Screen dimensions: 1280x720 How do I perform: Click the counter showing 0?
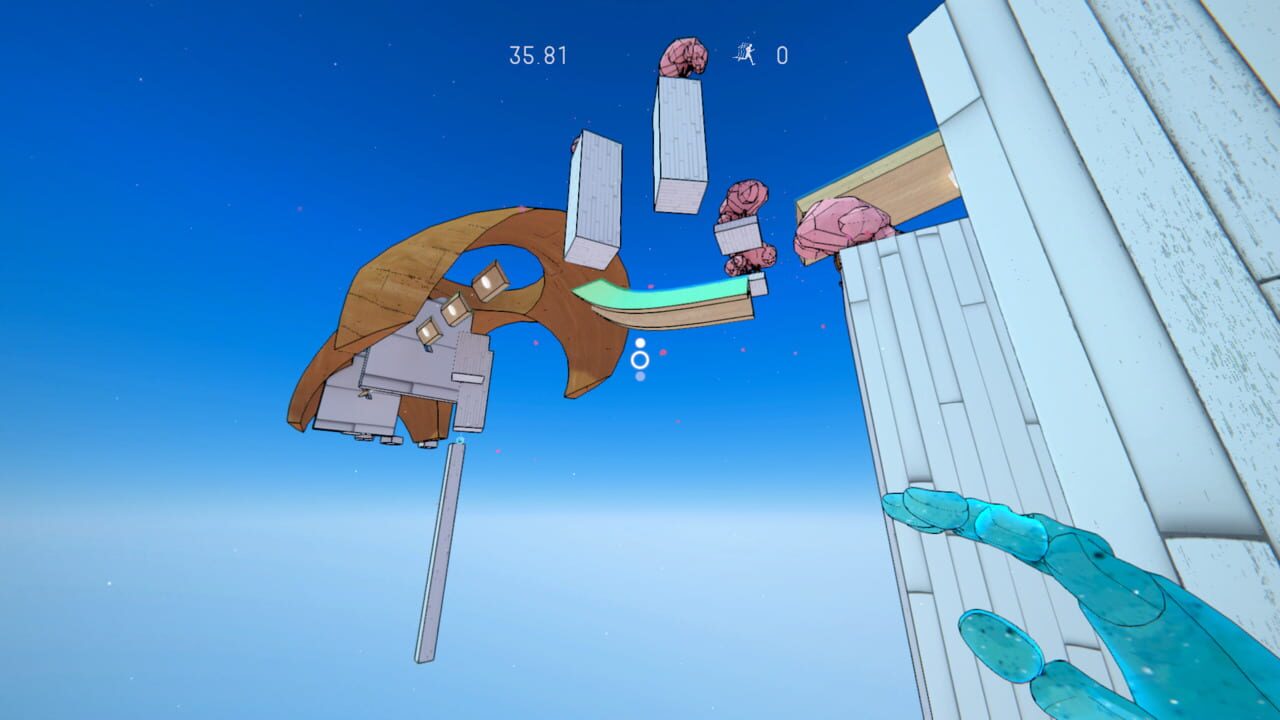pyautogui.click(x=782, y=55)
